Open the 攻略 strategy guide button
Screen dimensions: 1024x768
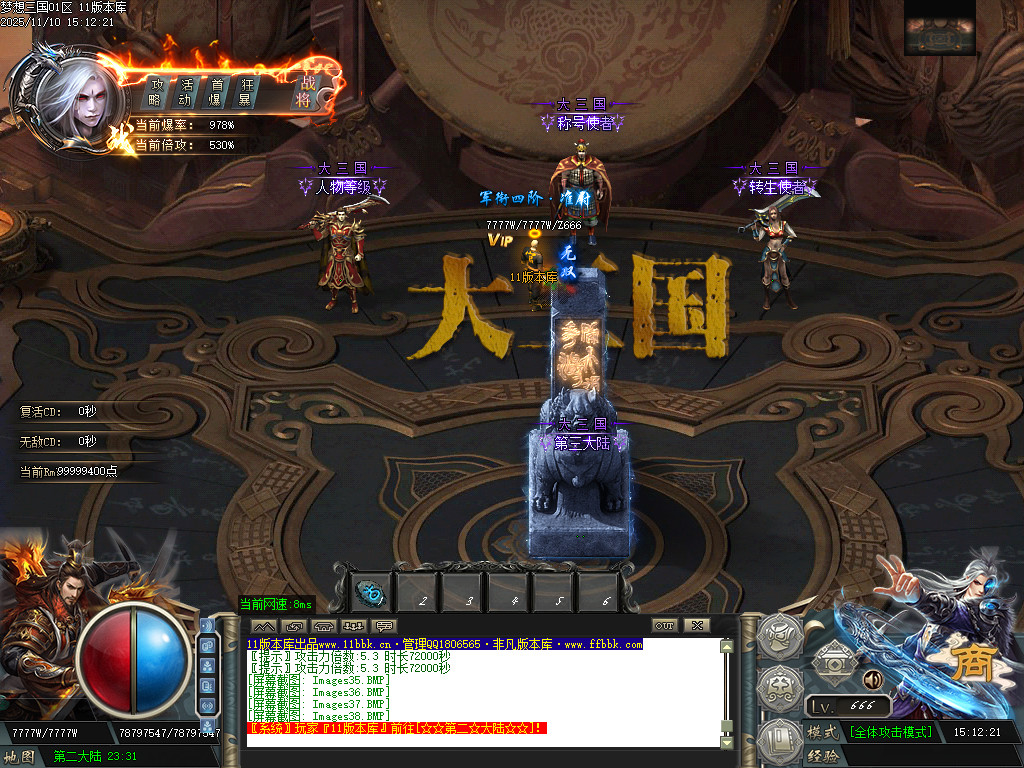156,92
